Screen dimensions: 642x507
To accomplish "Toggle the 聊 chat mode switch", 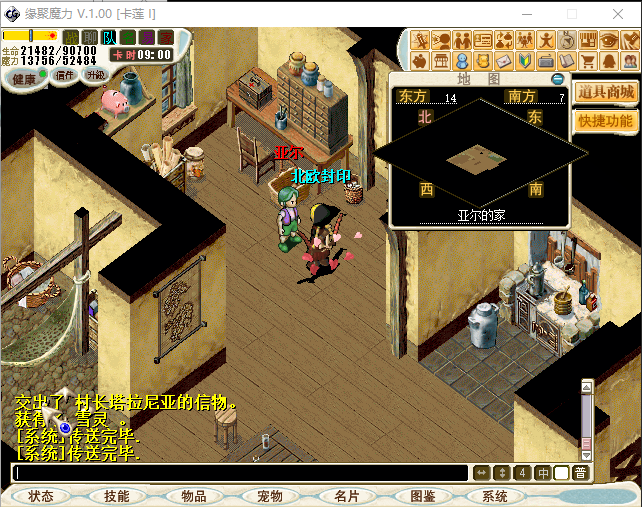I will point(90,38).
